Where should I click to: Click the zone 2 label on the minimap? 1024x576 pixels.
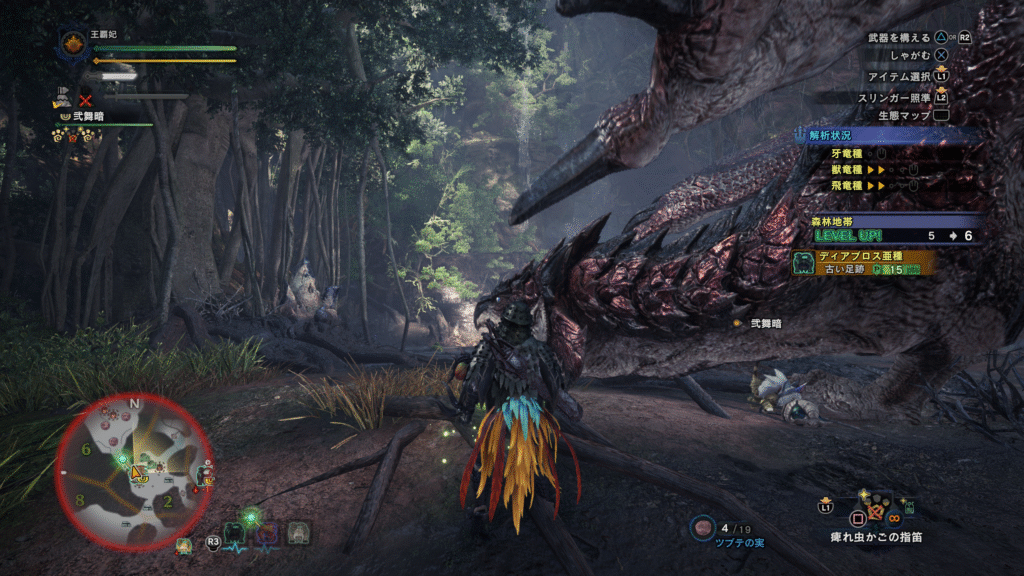pyautogui.click(x=168, y=501)
